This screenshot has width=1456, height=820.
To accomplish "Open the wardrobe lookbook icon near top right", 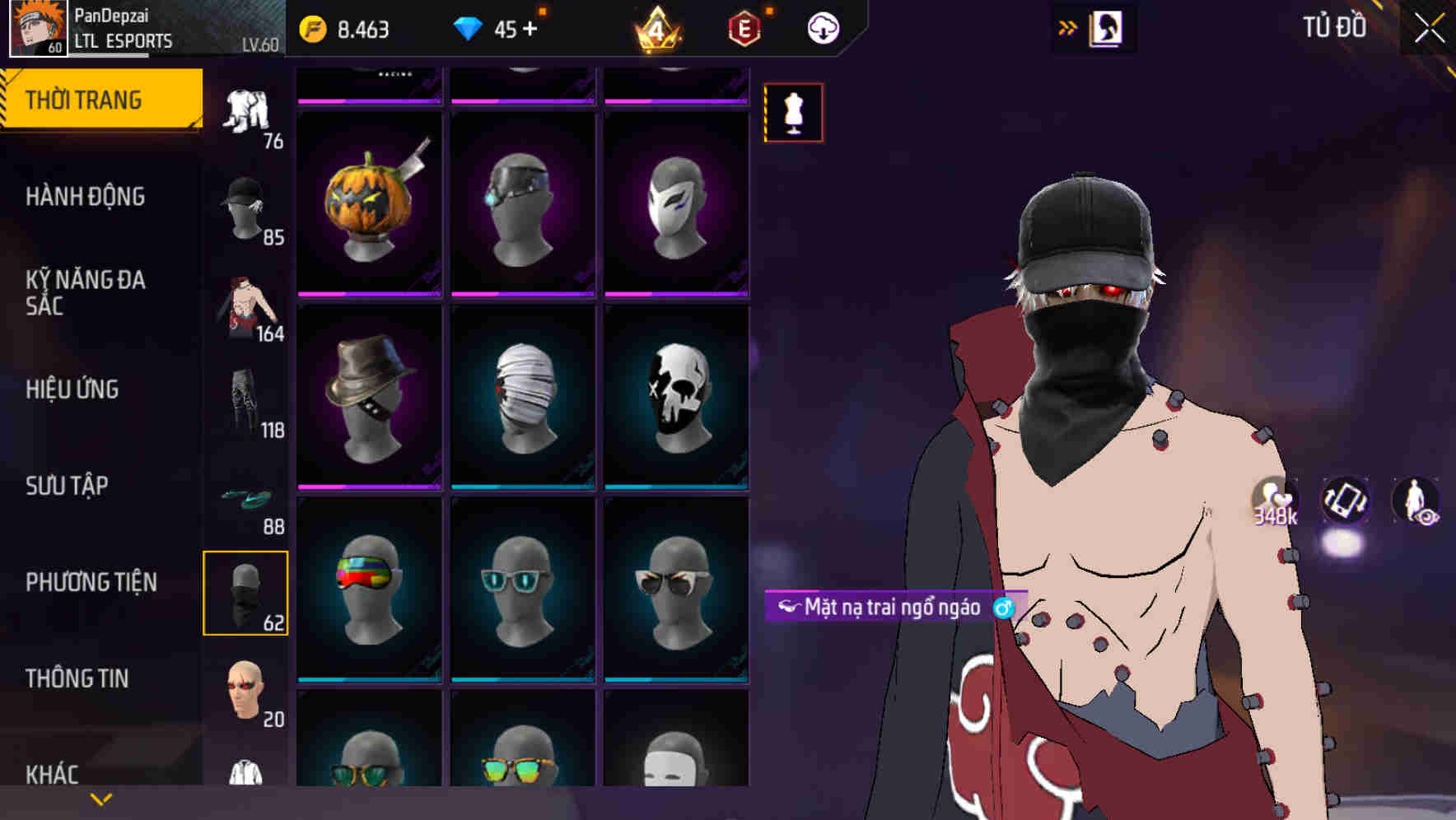I will pyautogui.click(x=1107, y=27).
